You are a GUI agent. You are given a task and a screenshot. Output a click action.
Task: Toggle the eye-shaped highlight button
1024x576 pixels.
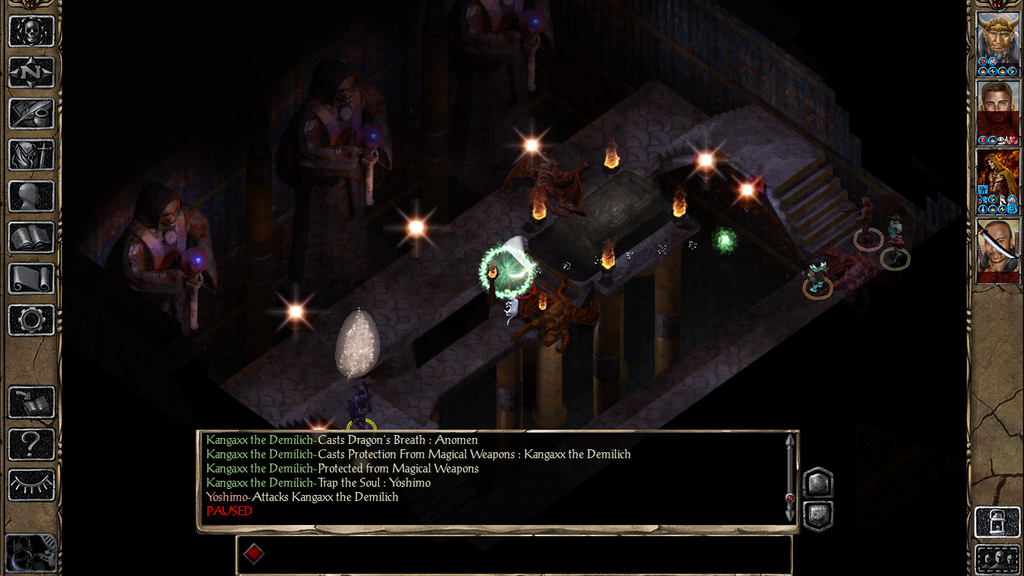tap(31, 484)
